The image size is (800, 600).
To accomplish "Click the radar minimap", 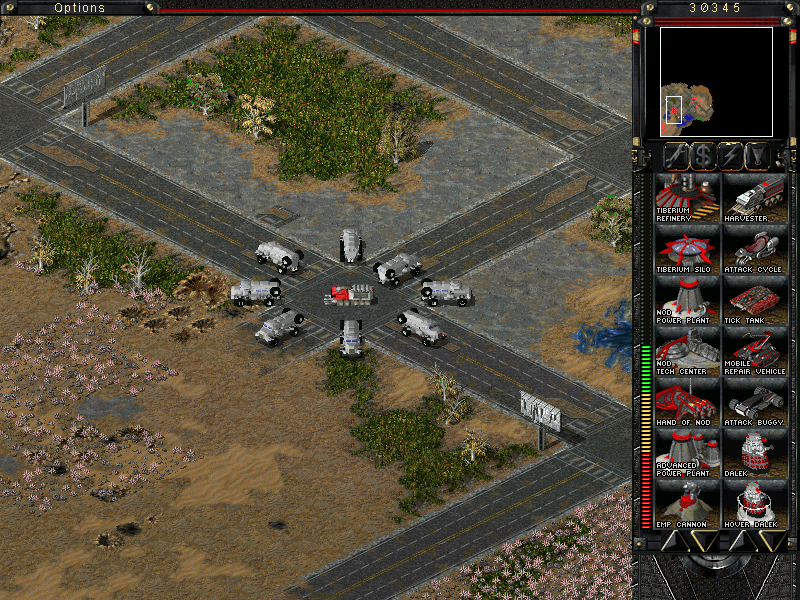I will pyautogui.click(x=716, y=82).
